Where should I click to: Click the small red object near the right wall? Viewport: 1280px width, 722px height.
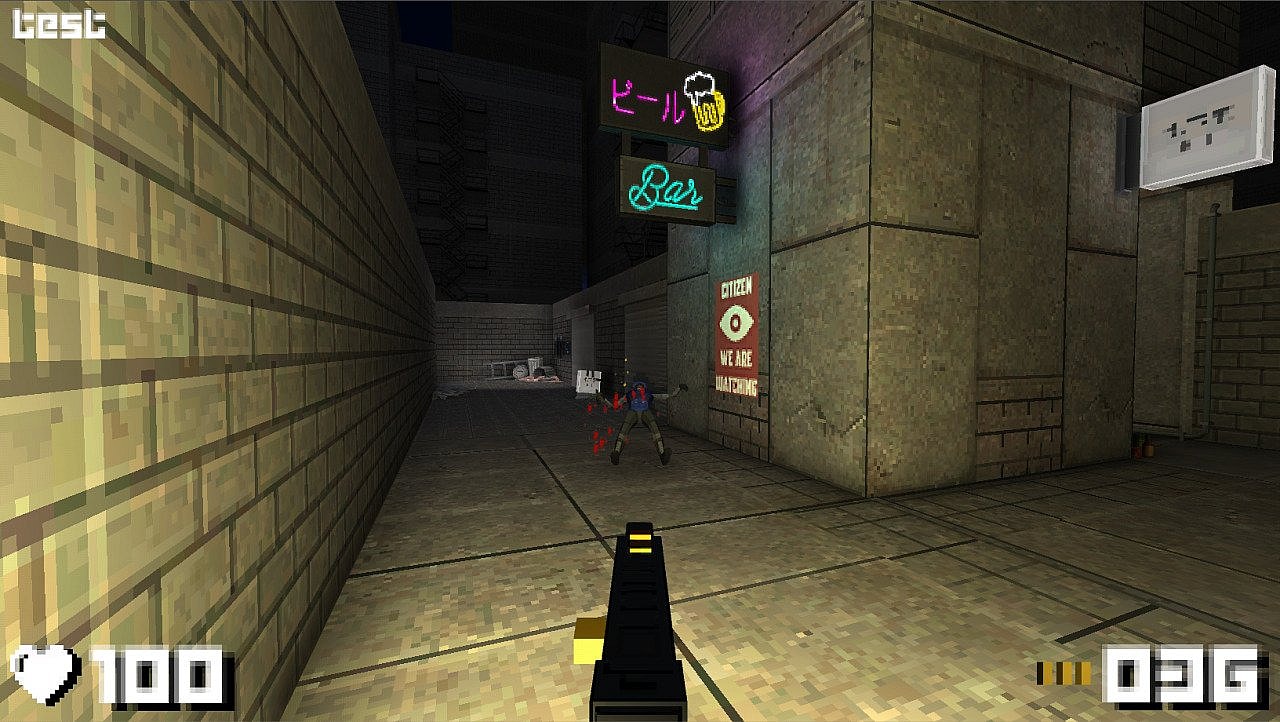(1136, 450)
